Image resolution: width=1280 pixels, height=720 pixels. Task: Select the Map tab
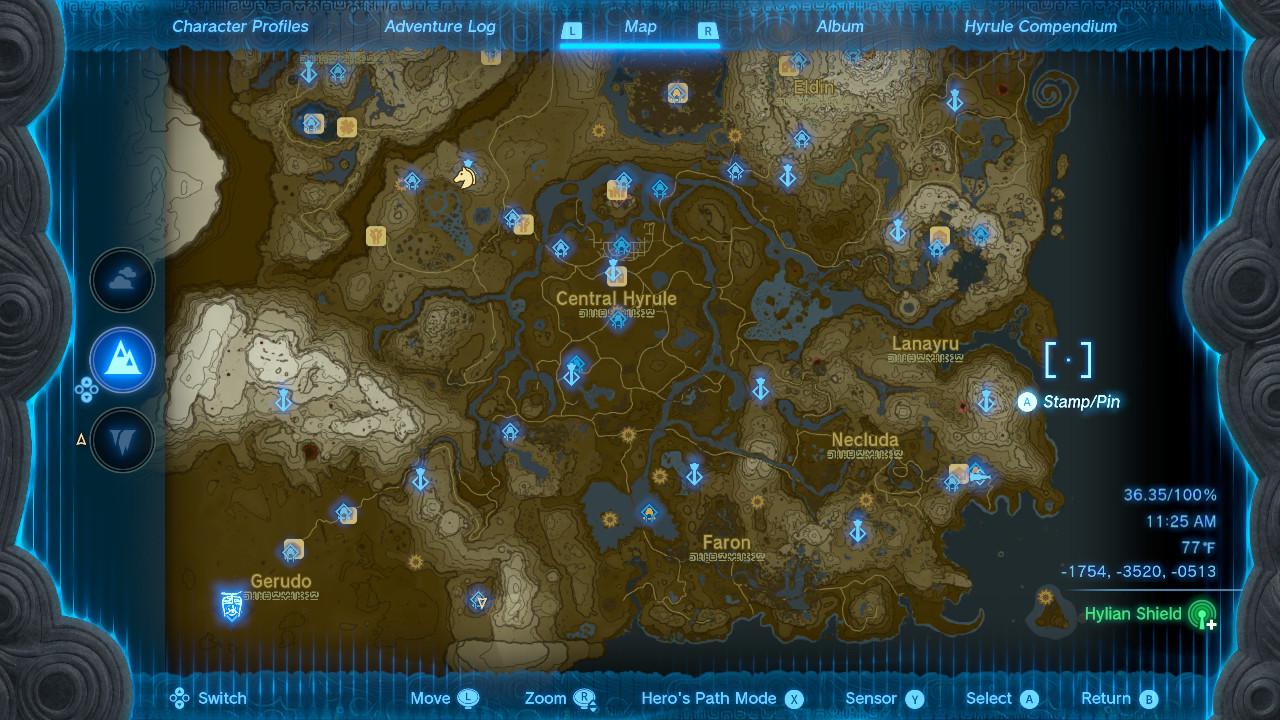pos(640,27)
